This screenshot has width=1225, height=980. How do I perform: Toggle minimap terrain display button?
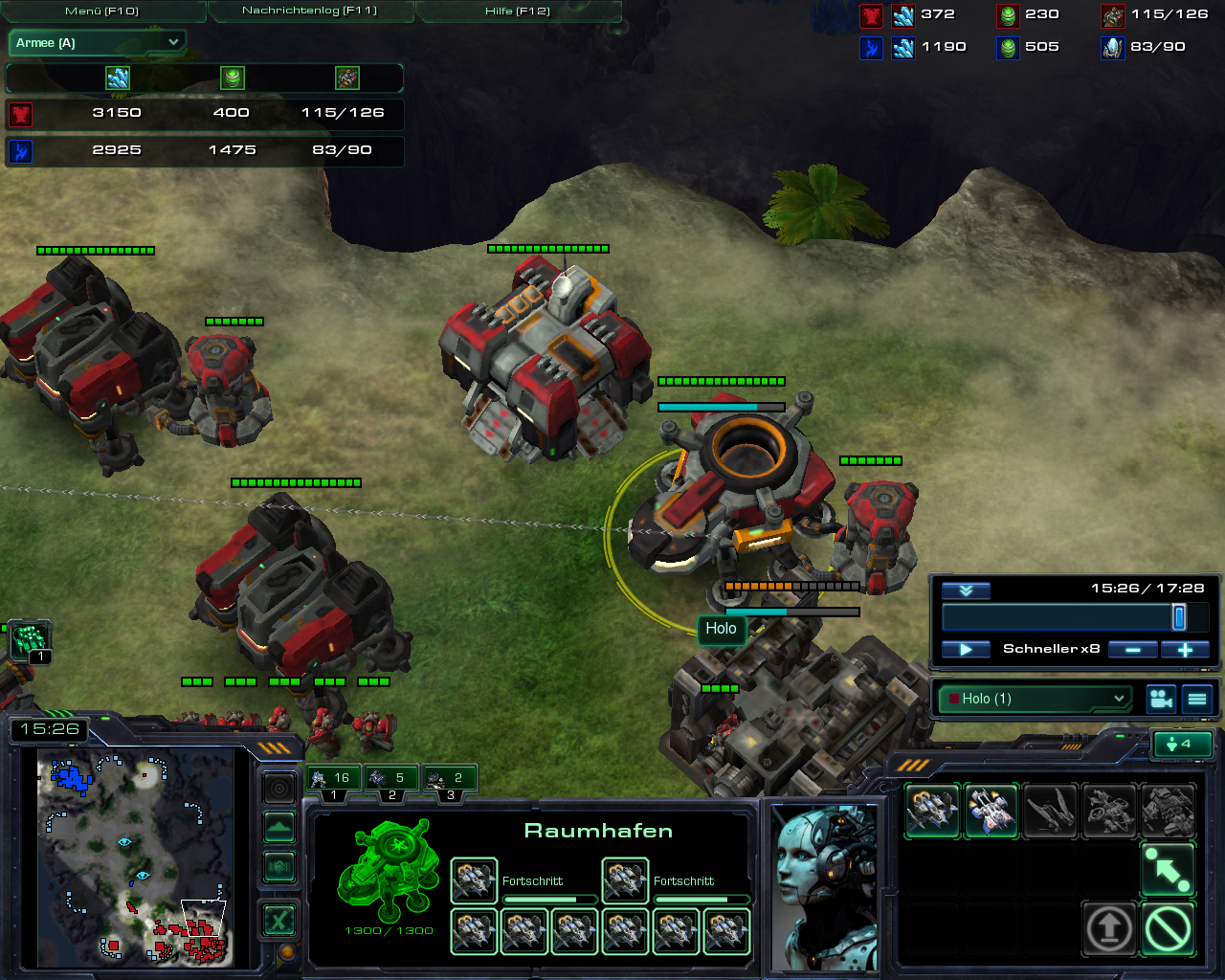coord(278,827)
